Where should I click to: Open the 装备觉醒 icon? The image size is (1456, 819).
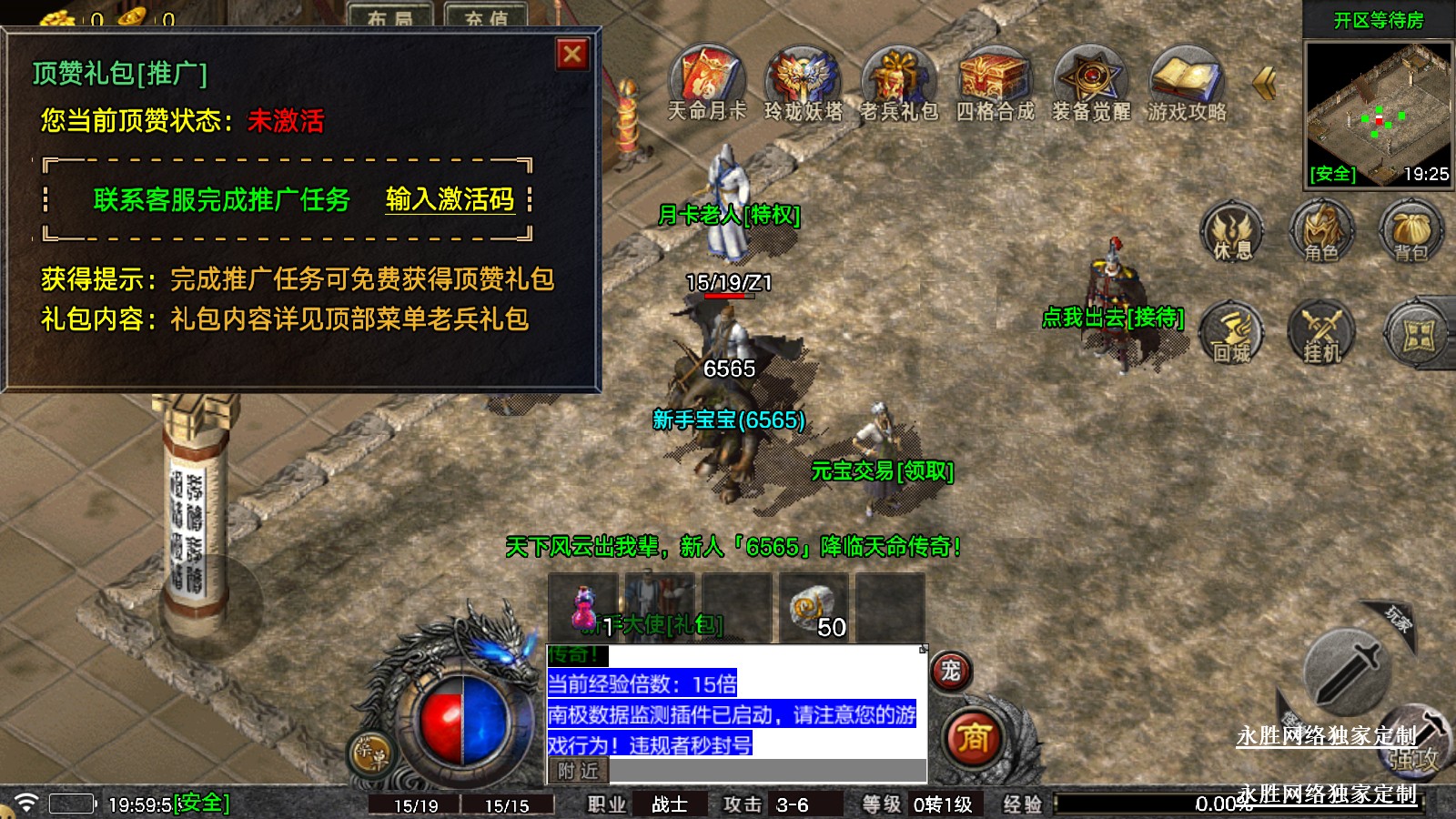click(x=1091, y=79)
